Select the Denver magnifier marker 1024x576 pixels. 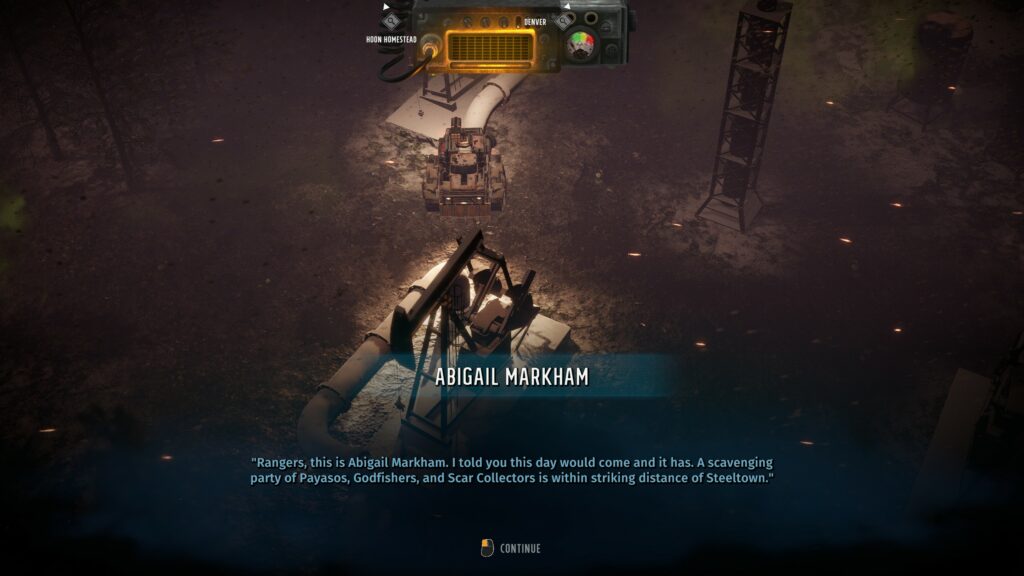click(x=565, y=20)
